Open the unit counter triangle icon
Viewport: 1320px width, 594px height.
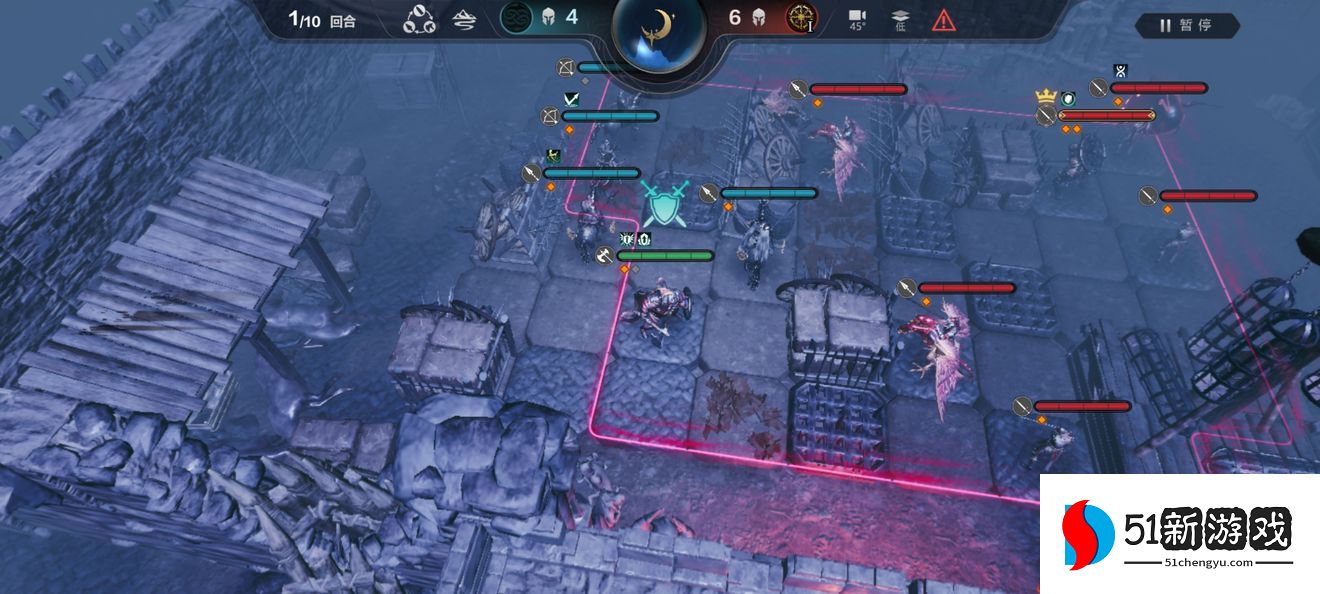point(419,19)
